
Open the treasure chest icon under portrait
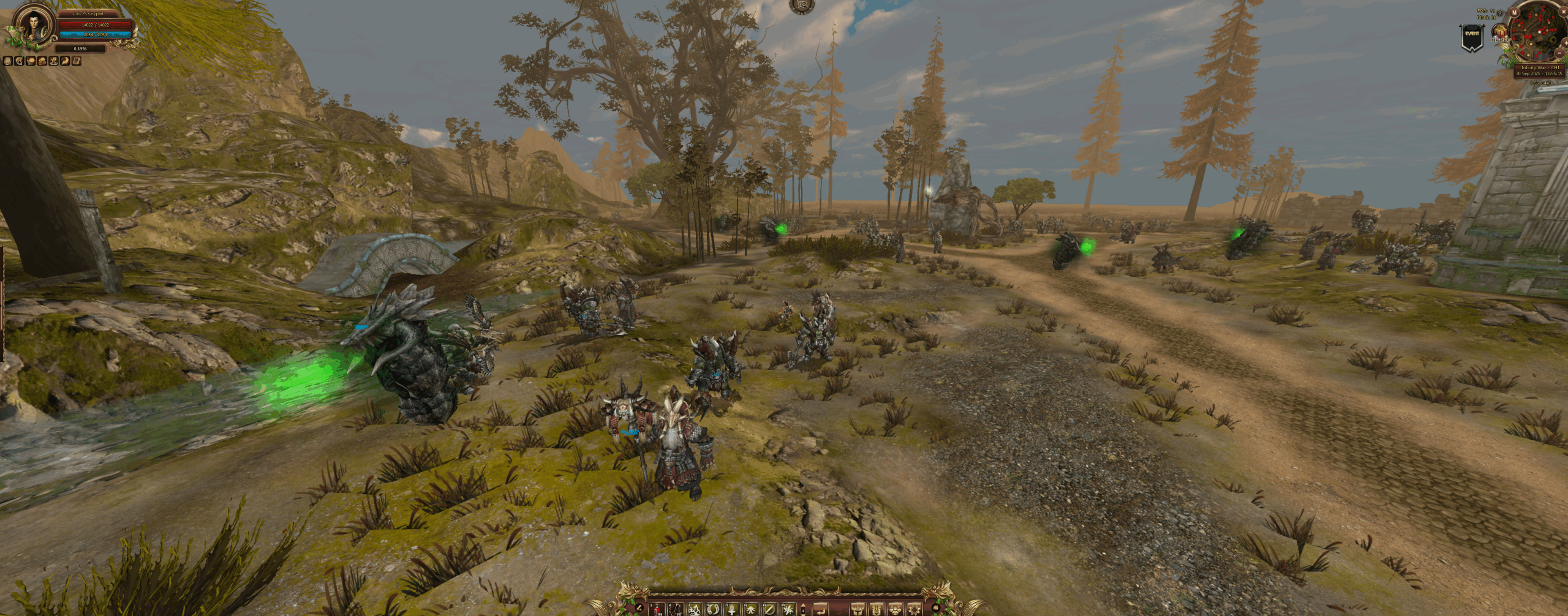pos(77,61)
